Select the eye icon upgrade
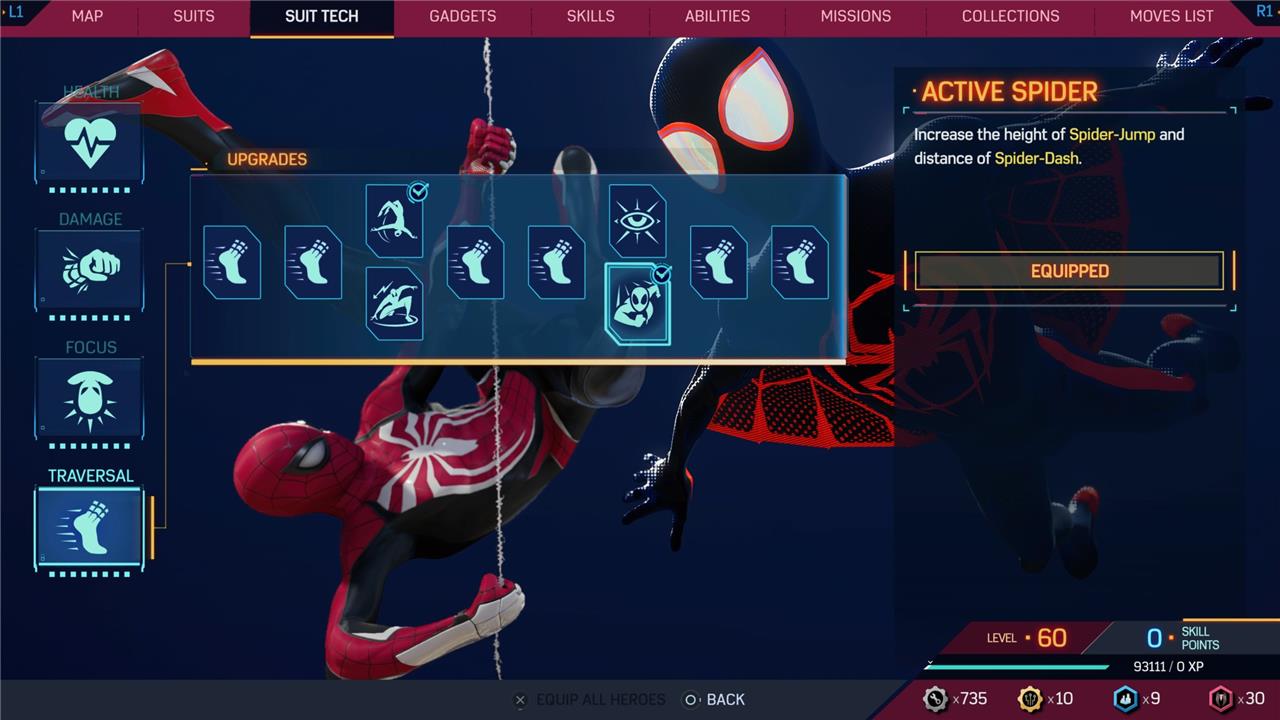This screenshot has width=1280, height=720. tap(637, 220)
